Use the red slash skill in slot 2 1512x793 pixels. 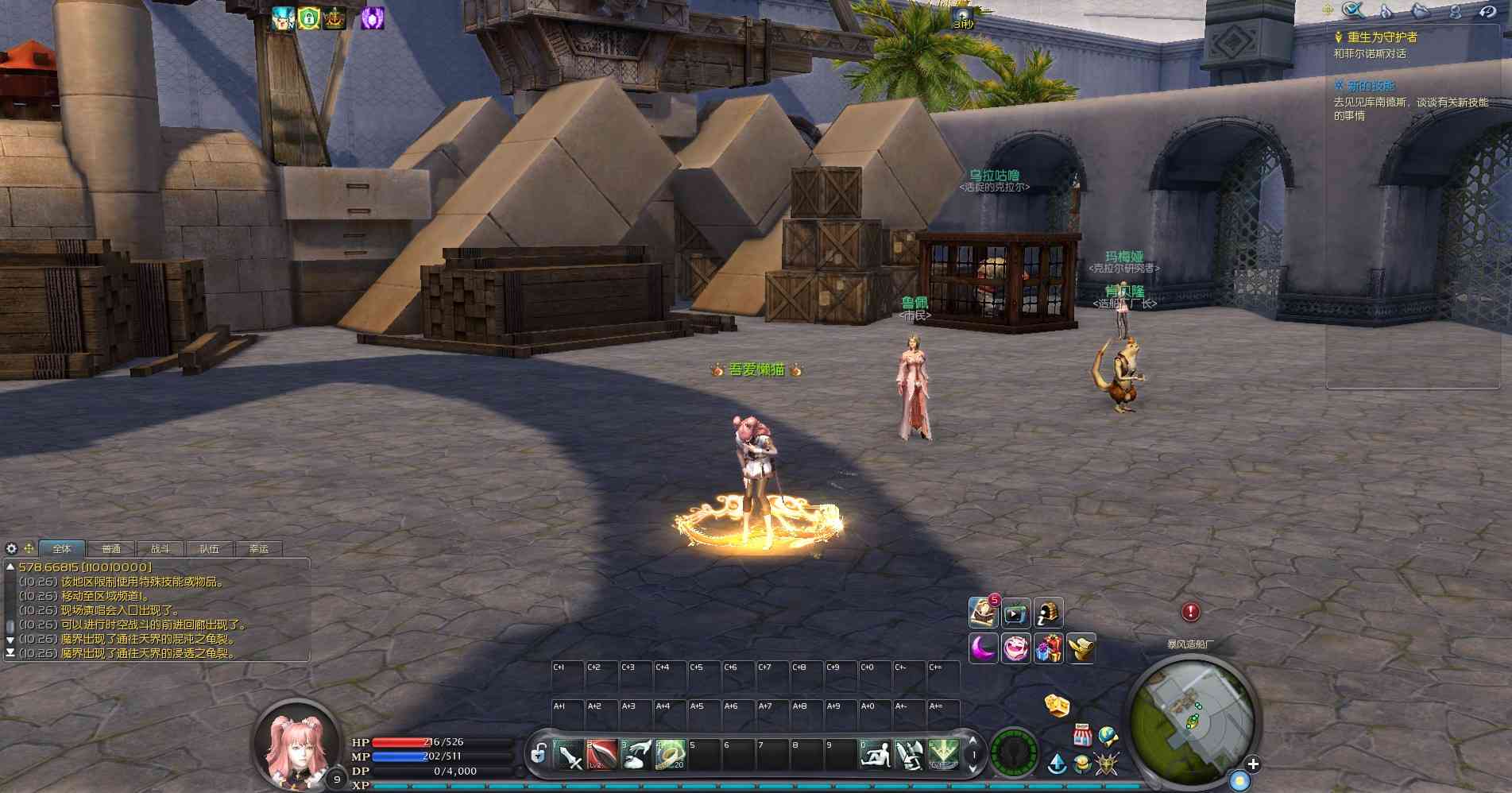point(601,755)
